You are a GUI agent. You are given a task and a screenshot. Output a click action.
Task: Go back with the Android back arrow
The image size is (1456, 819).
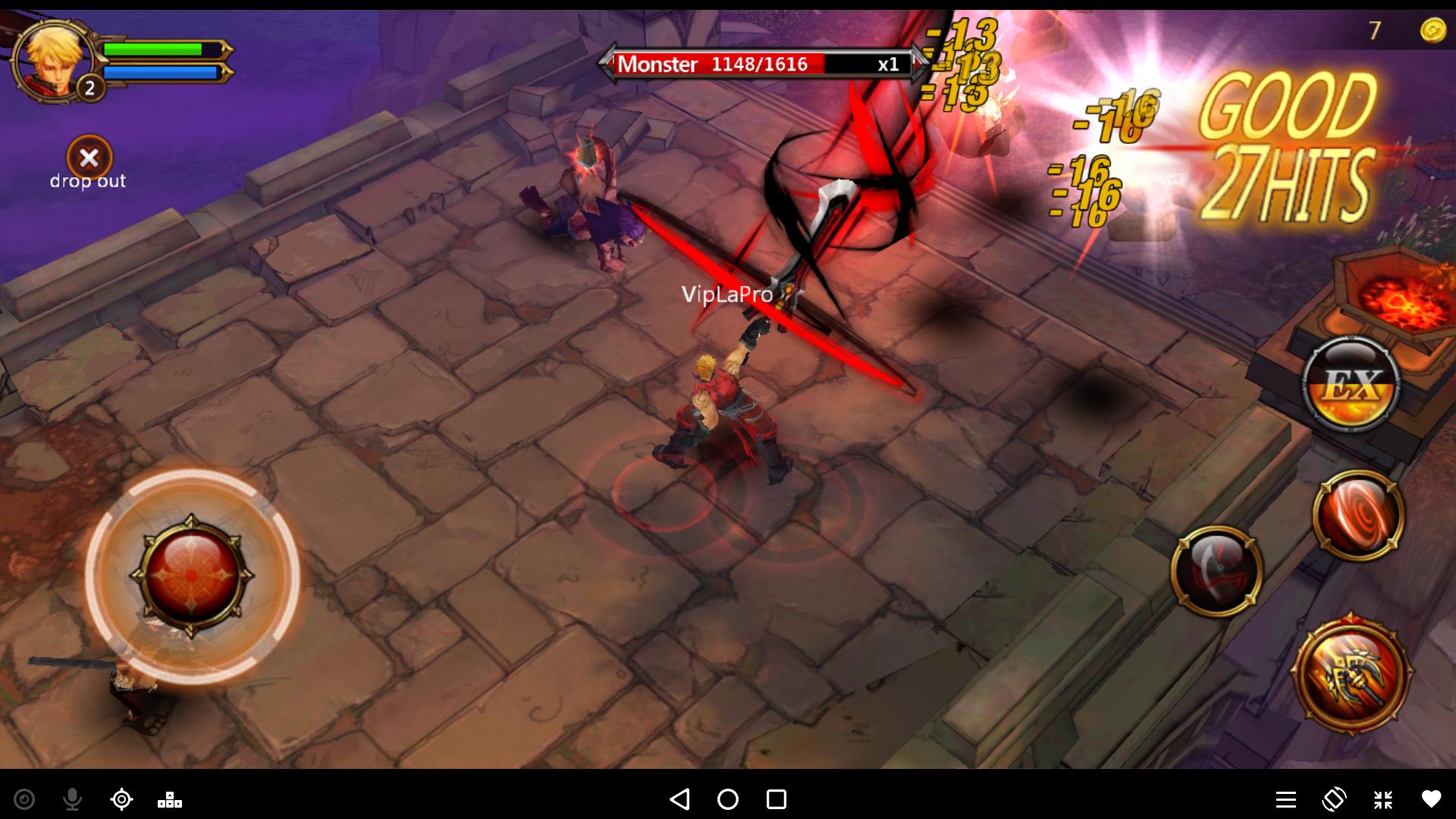click(679, 799)
